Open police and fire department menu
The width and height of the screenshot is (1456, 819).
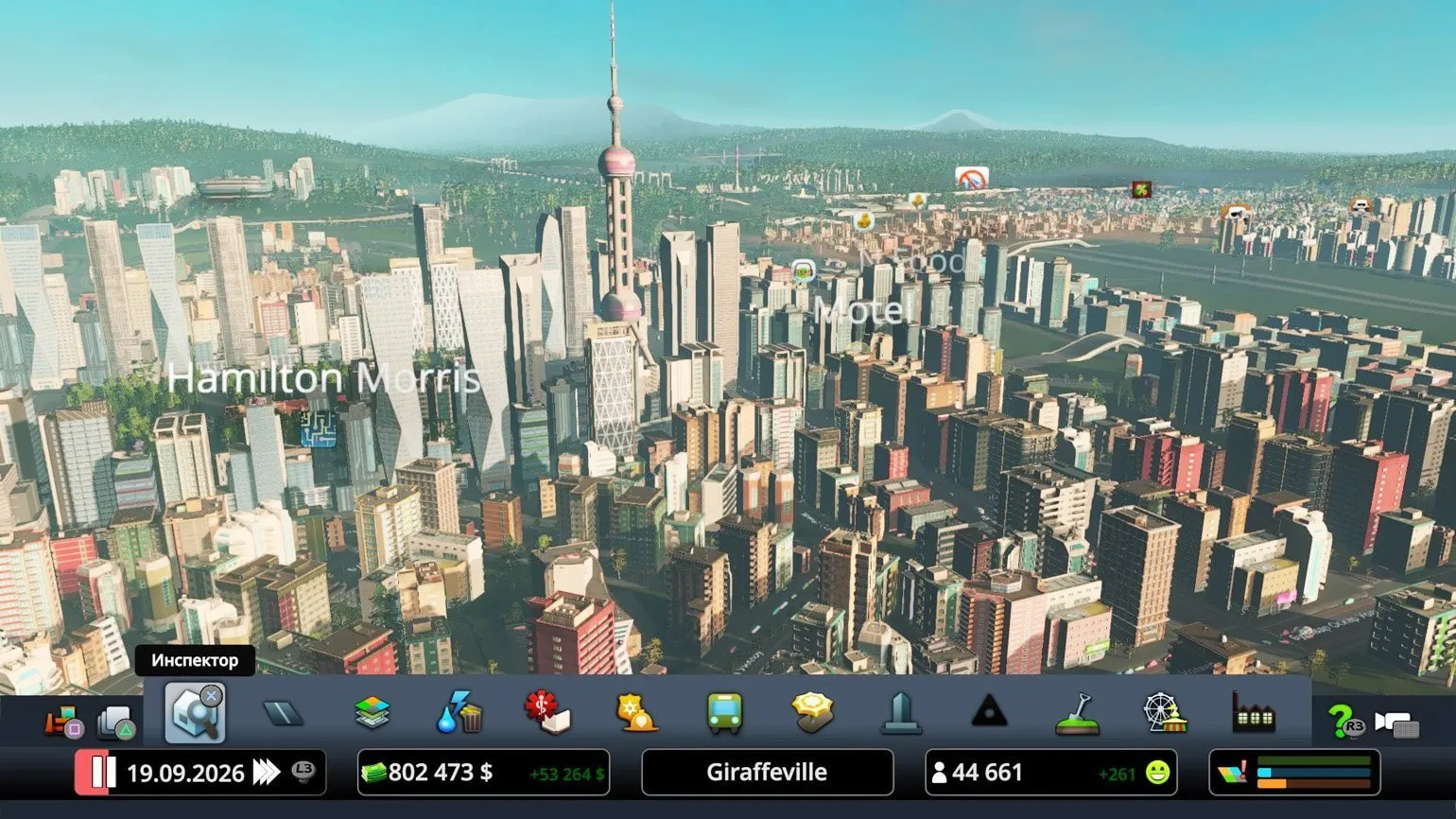pos(636,713)
